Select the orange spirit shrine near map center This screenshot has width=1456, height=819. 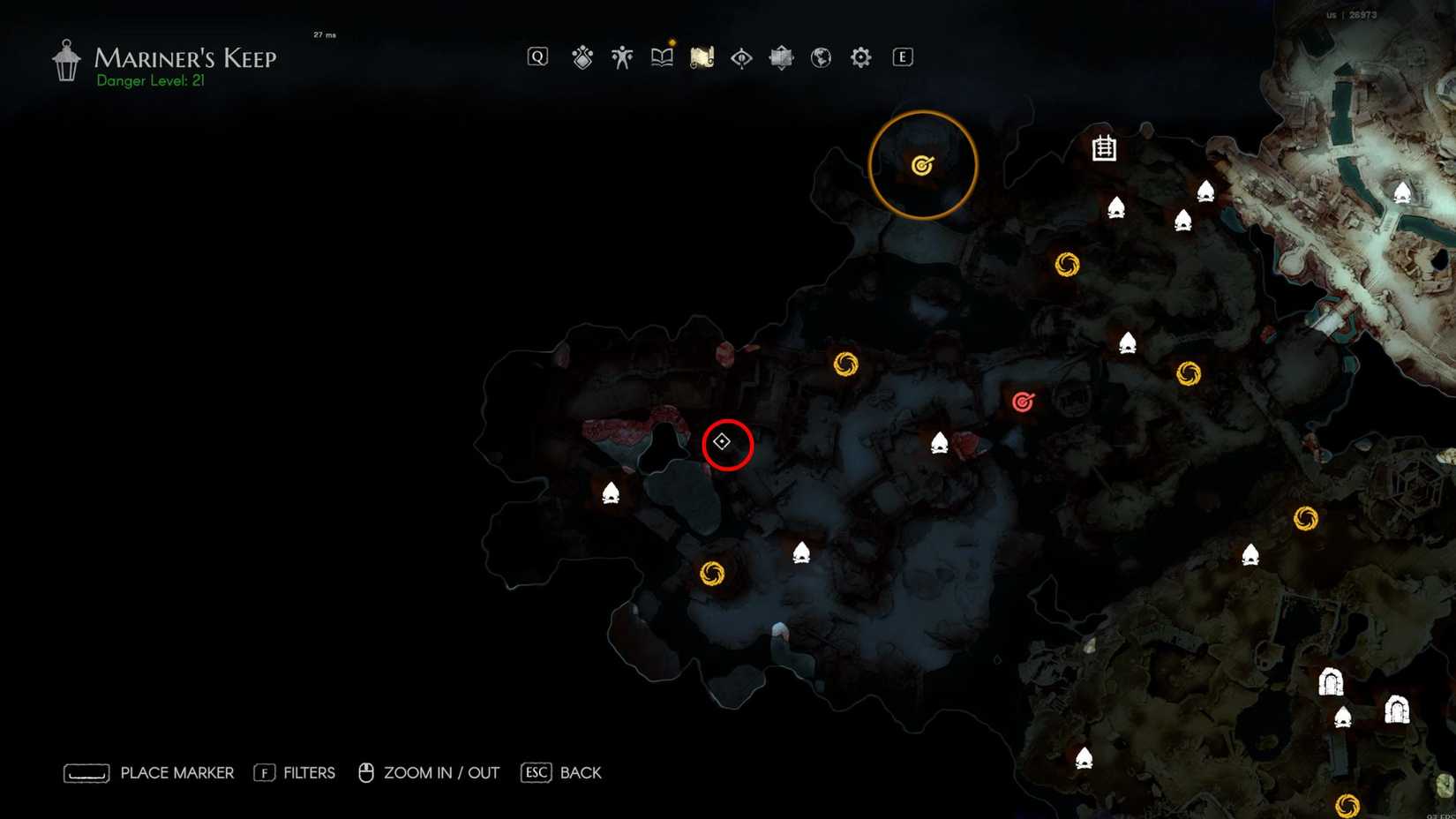tap(845, 364)
